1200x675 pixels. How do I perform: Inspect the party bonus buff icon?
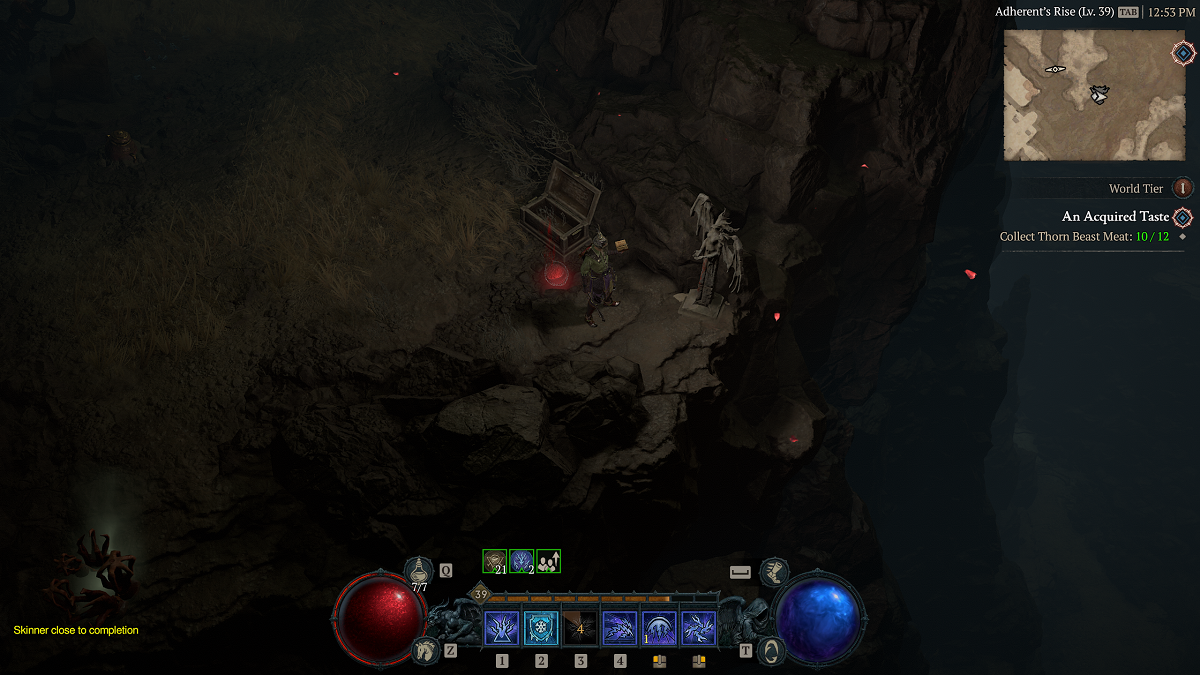click(x=548, y=561)
